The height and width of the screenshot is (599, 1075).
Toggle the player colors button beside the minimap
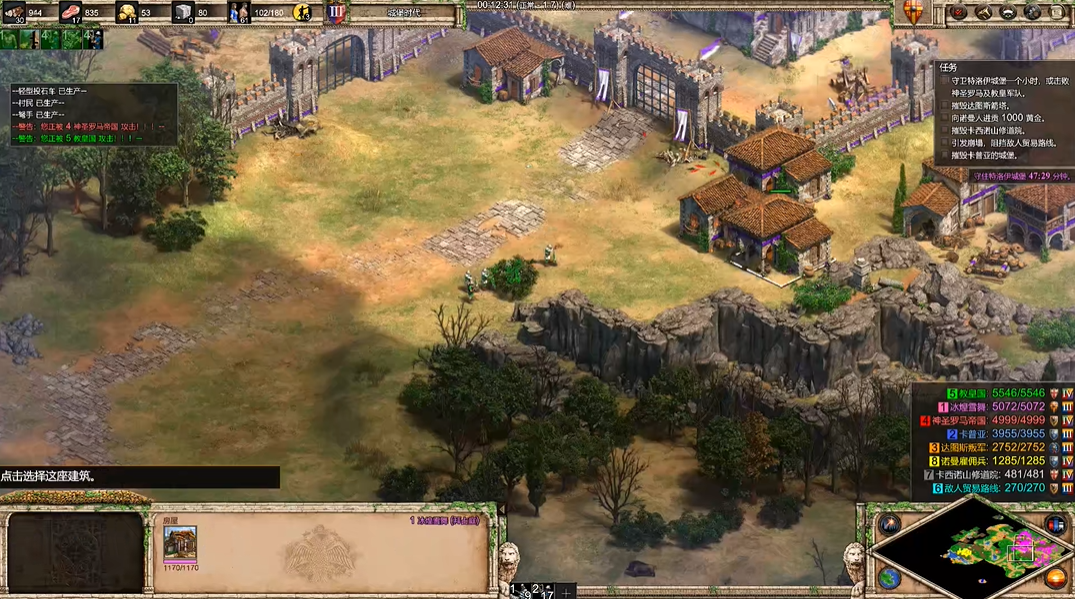pos(1055,524)
